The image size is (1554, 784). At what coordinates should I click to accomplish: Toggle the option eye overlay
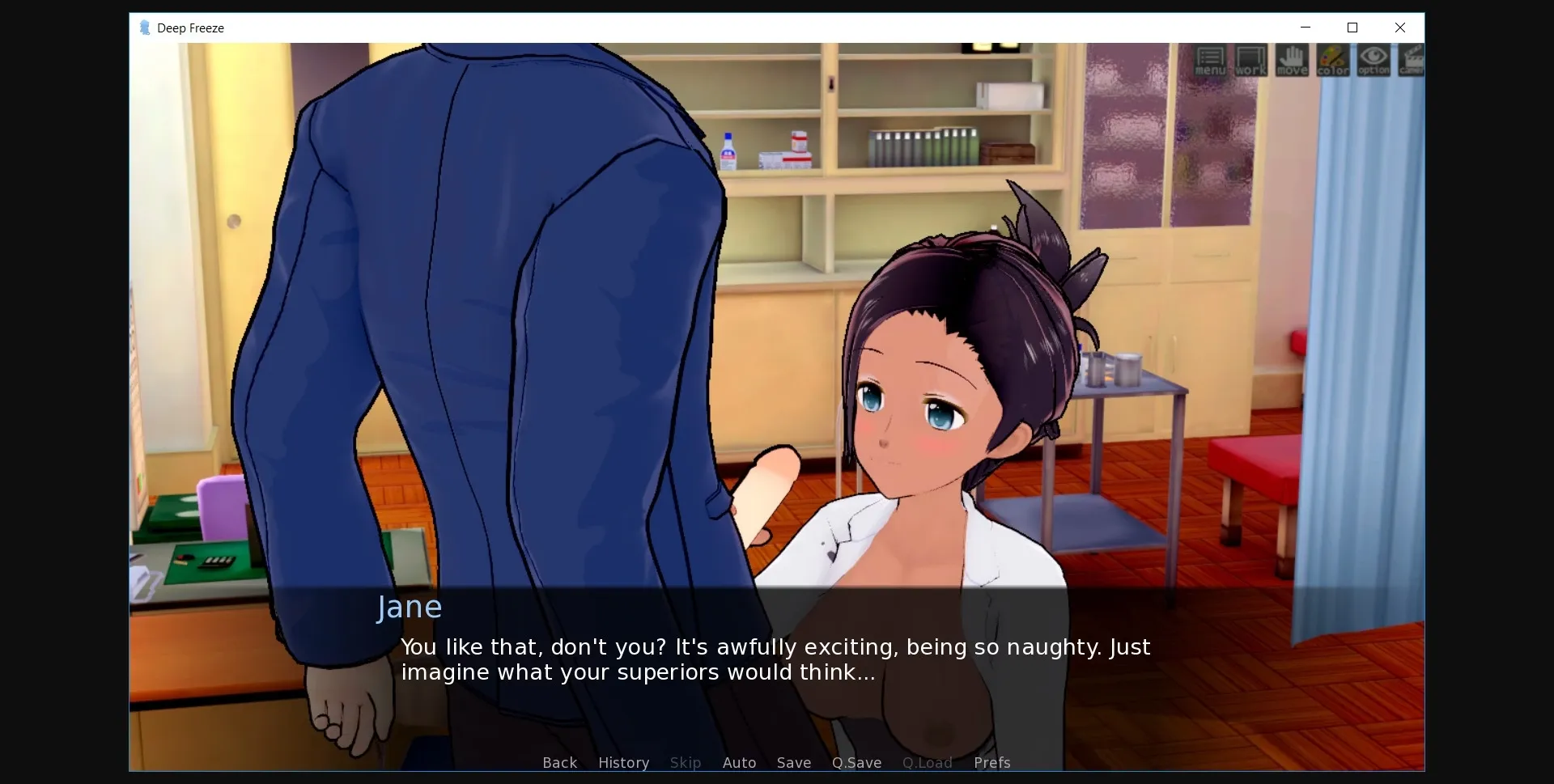point(1373,61)
